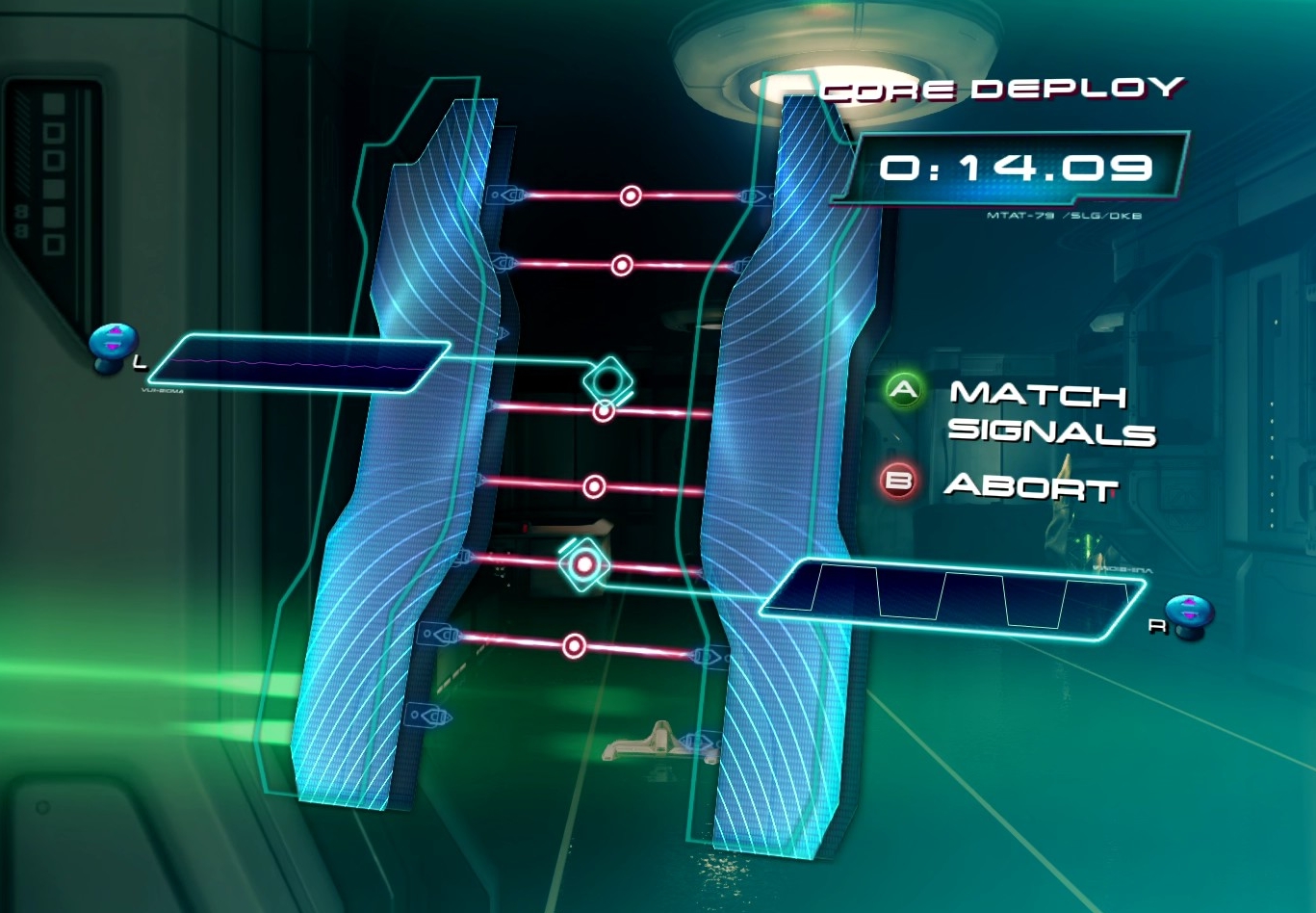
Task: Click the glowing diamond selector linked to right panel
Action: (x=583, y=564)
